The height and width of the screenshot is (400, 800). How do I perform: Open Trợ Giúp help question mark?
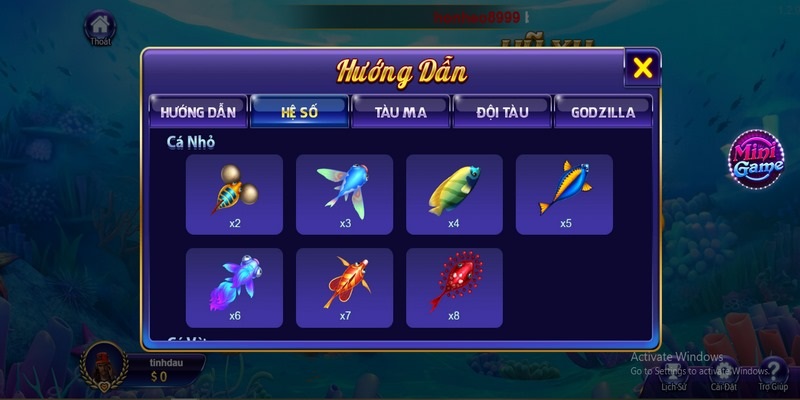(x=773, y=372)
